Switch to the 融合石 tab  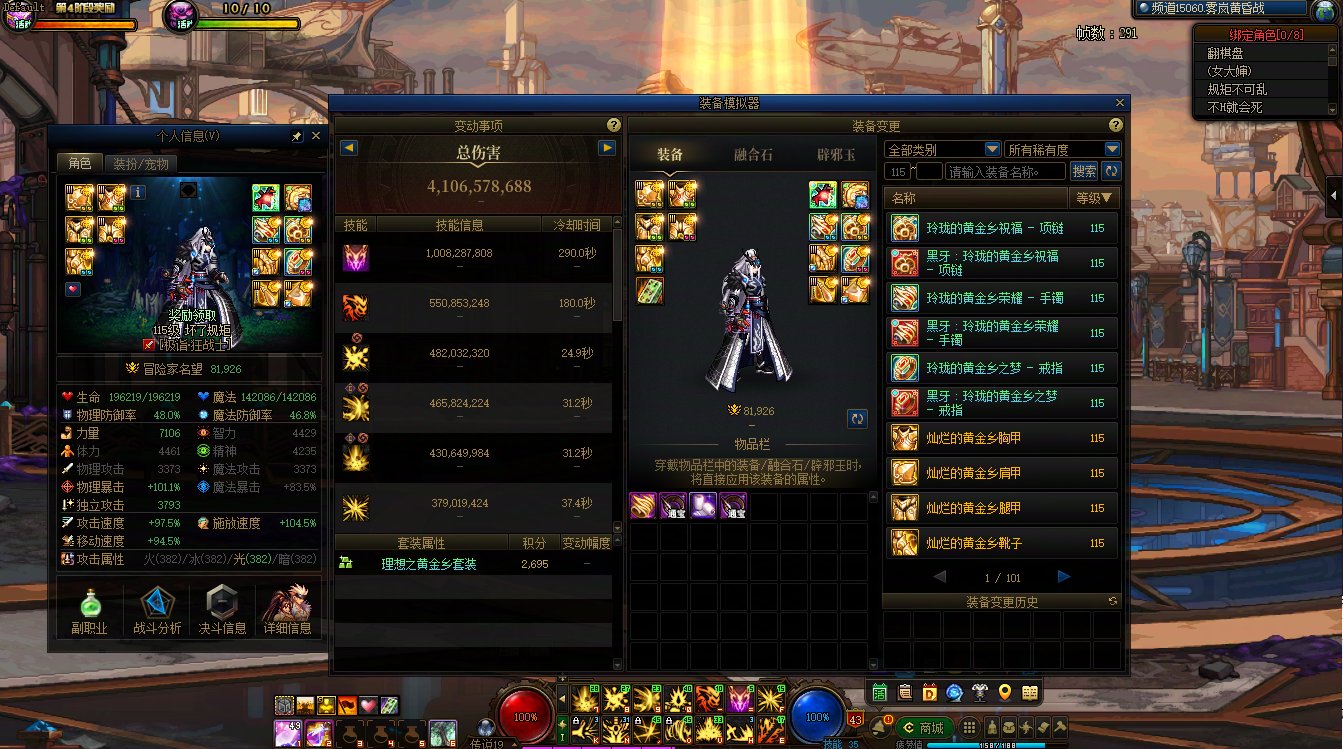(753, 154)
